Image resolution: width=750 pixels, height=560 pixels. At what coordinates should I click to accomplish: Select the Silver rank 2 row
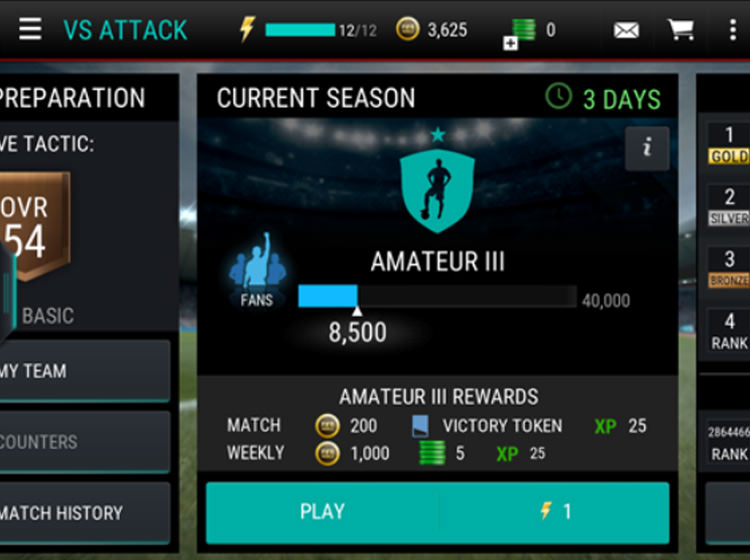pos(729,207)
